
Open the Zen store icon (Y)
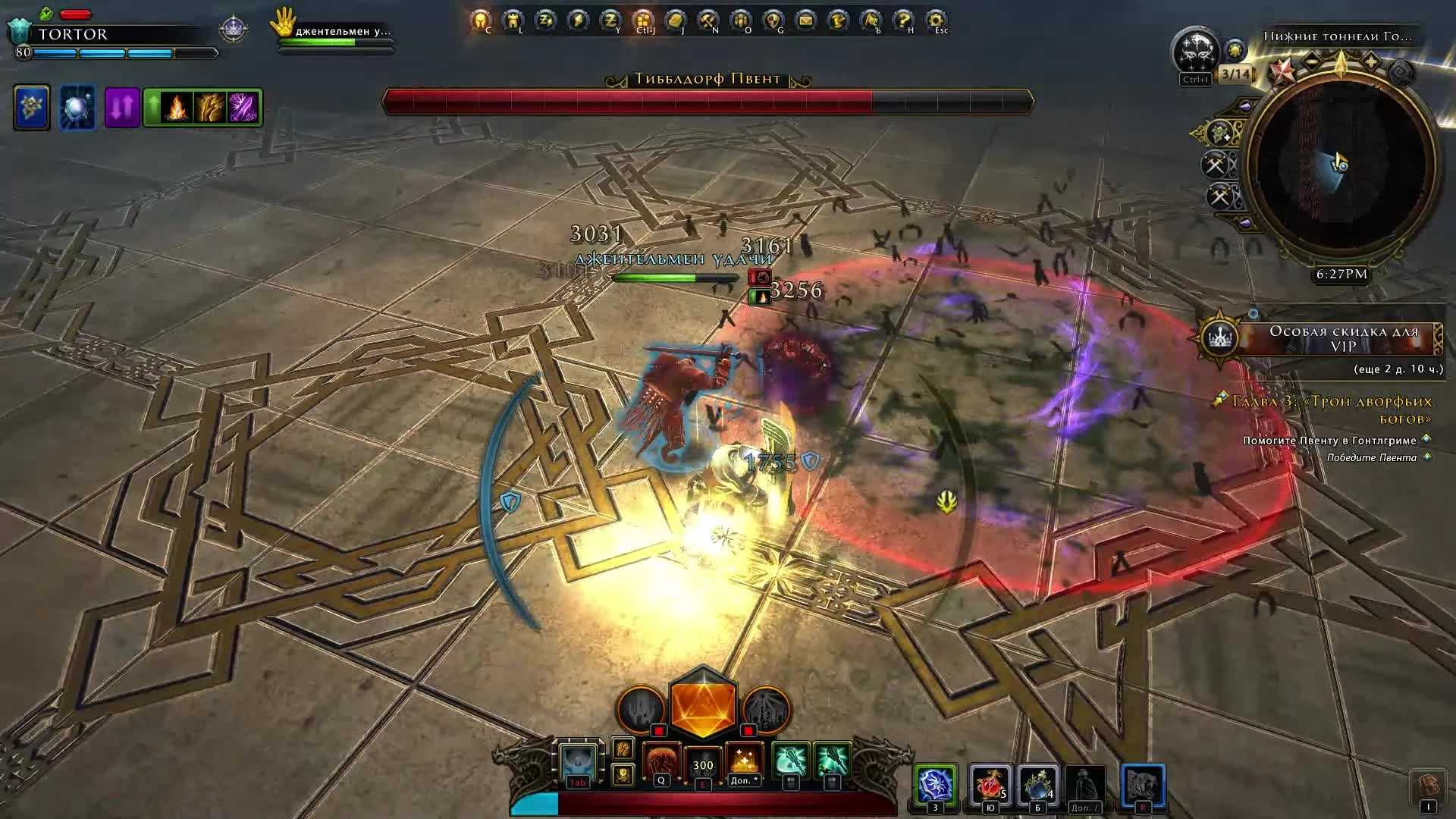pyautogui.click(x=610, y=20)
